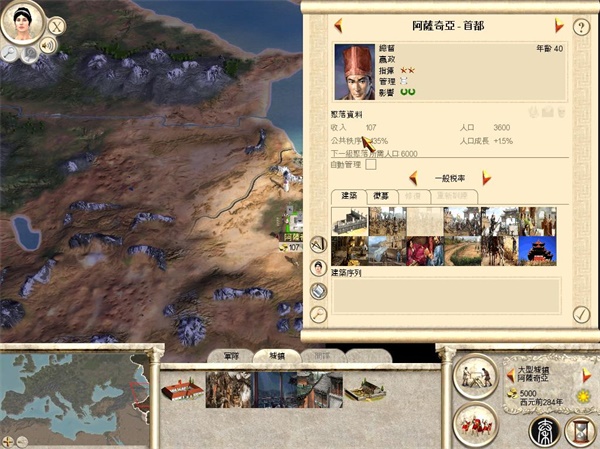Confirm and close the settlement scroll checkmark
The image size is (600, 449).
(x=582, y=315)
